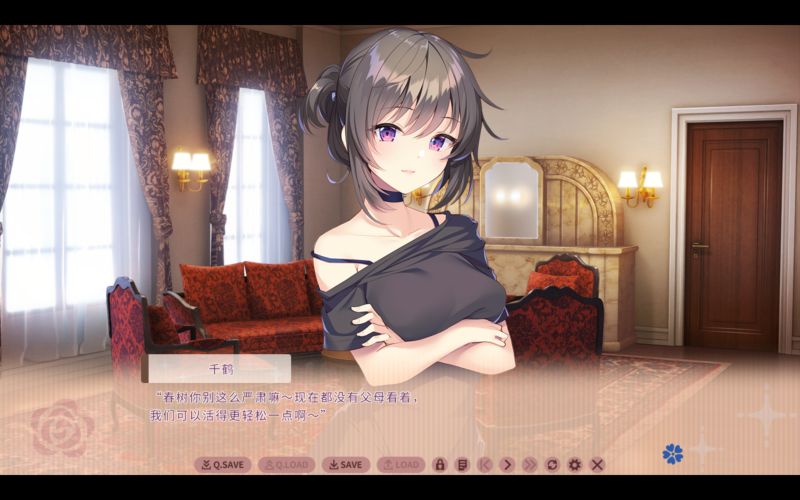Viewport: 800px width, 500px height.
Task: Click the Q.SAVE quick save button
Action: pos(222,464)
